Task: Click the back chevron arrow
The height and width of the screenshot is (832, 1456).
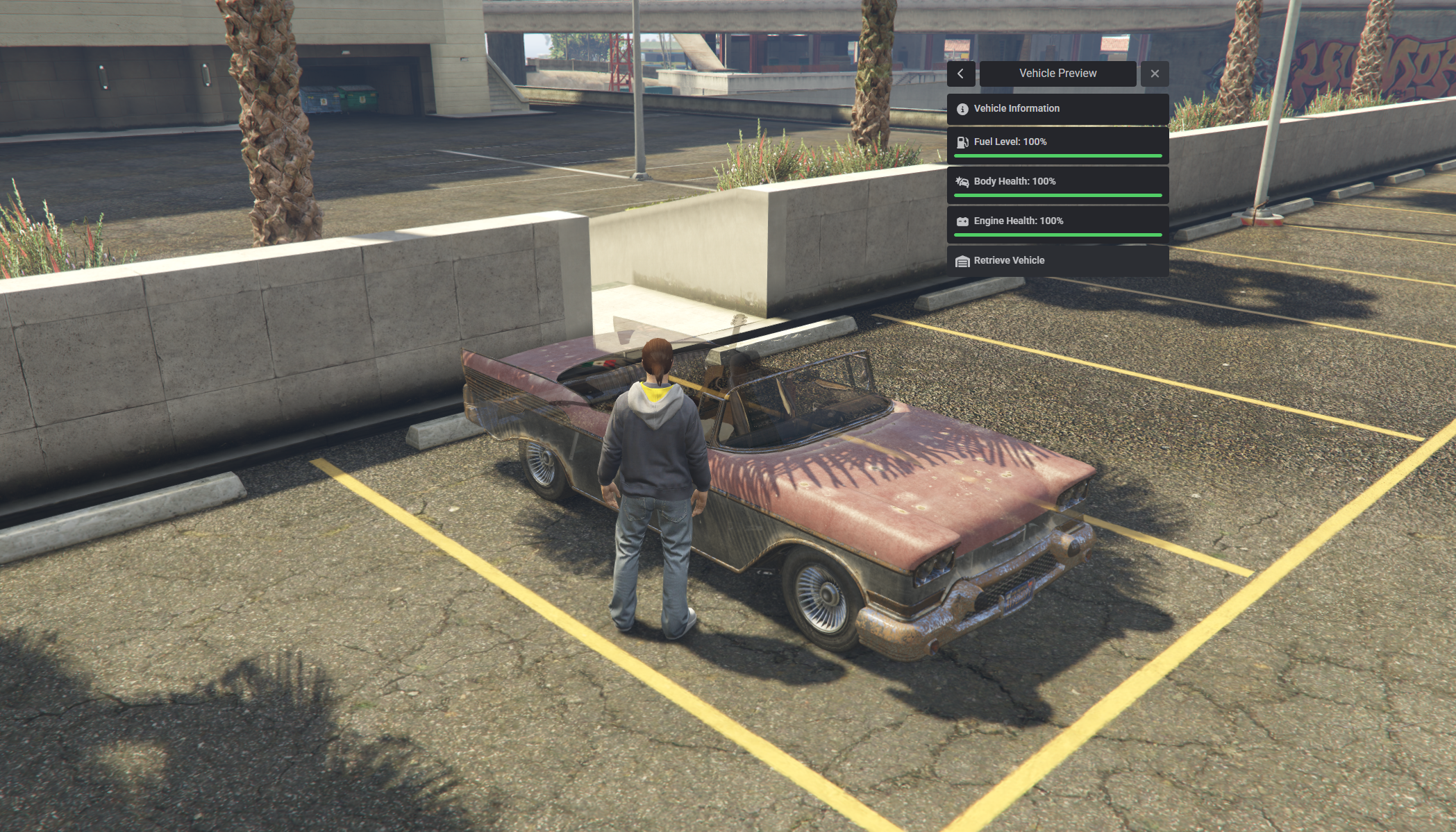Action: [960, 74]
